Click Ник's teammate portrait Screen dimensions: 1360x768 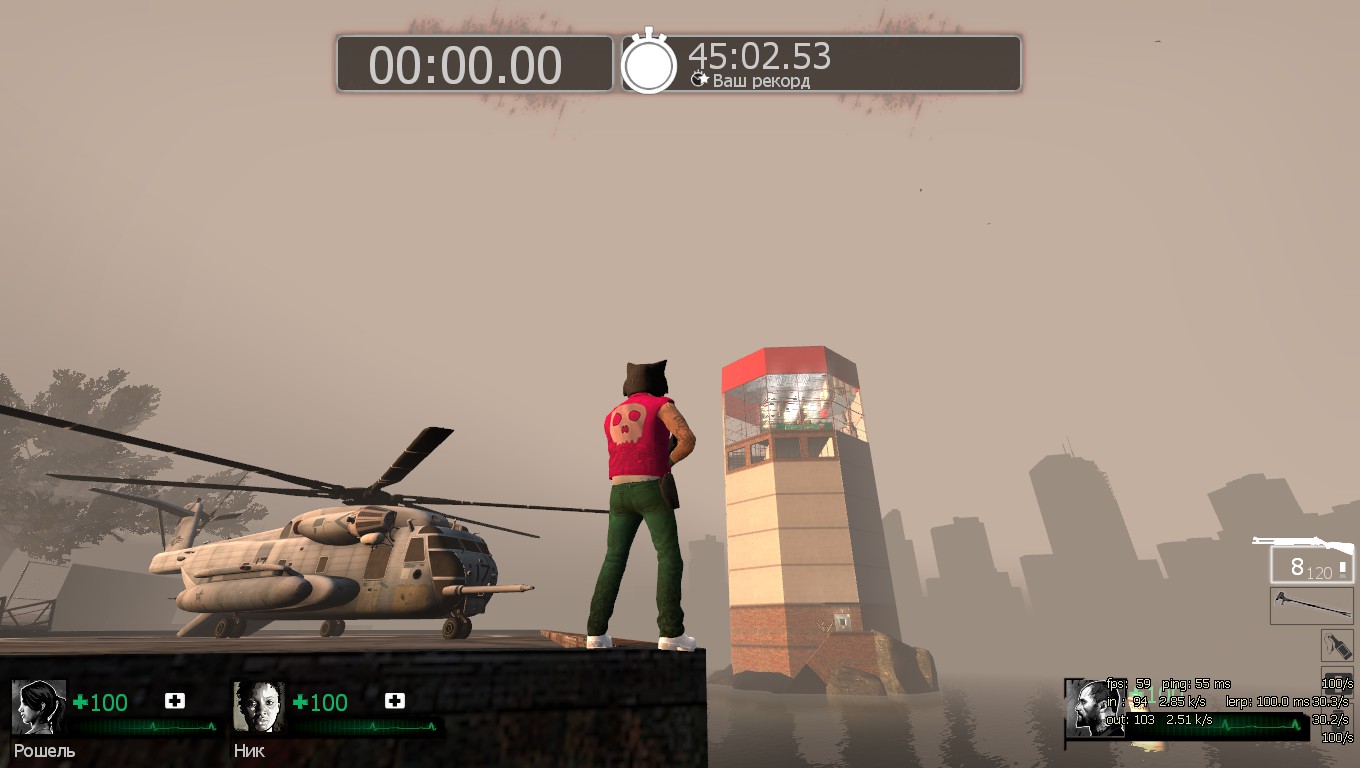(x=259, y=707)
